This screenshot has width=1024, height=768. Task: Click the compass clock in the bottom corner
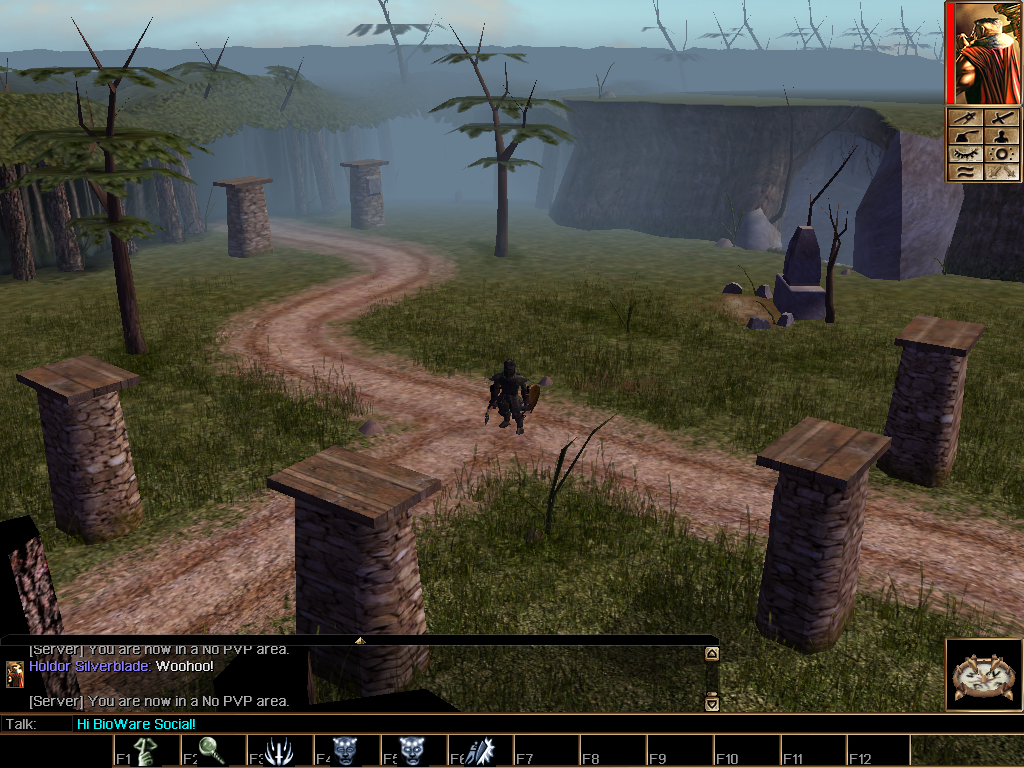982,675
